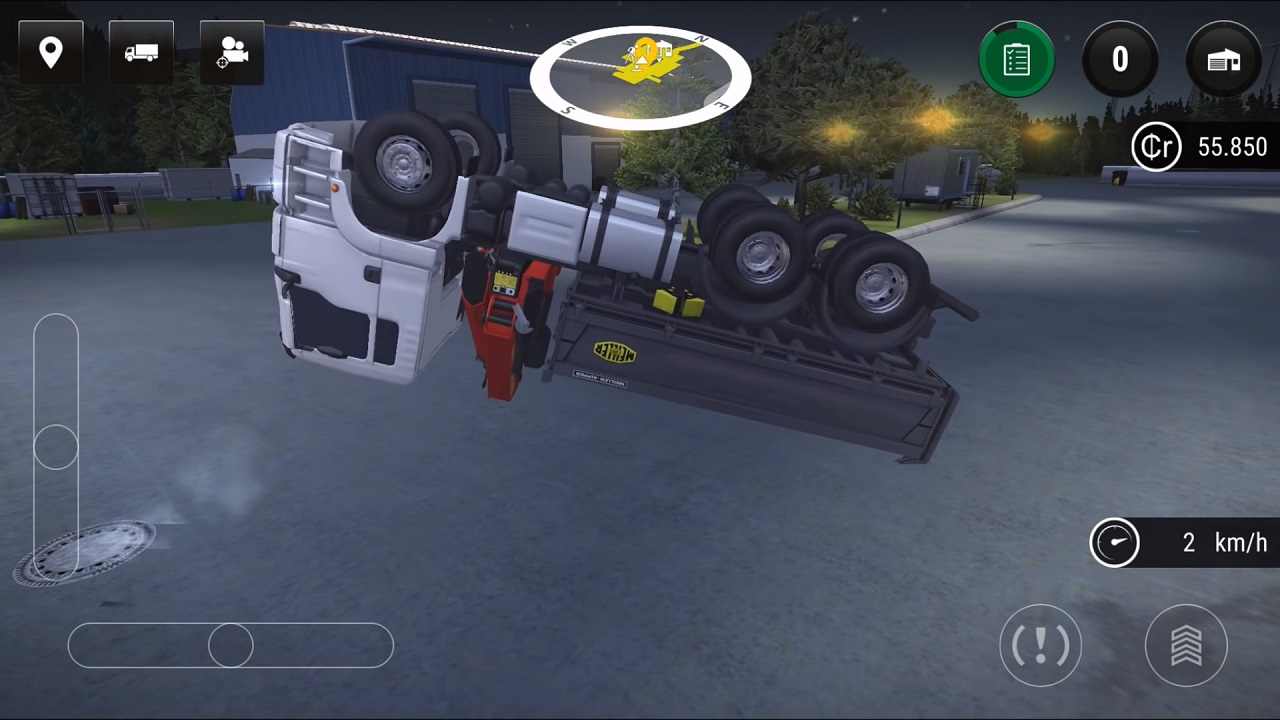
Task: Open the map location pin button
Action: (x=50, y=52)
